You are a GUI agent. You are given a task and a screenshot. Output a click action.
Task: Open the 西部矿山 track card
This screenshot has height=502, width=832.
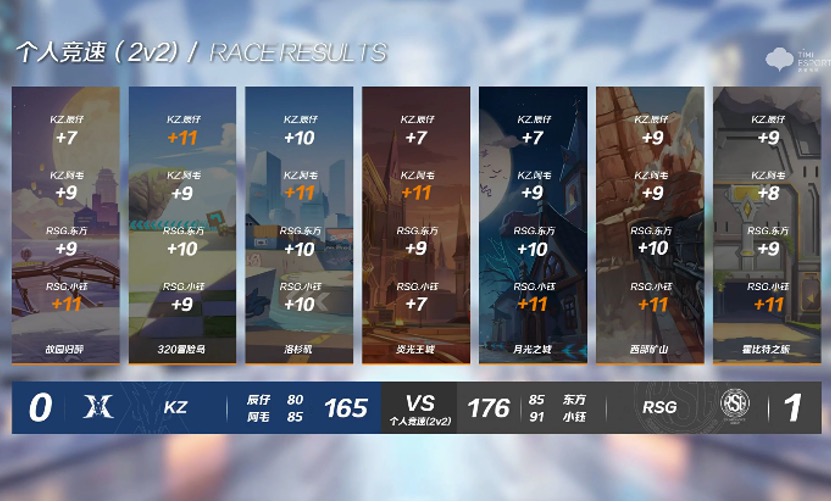click(649, 225)
